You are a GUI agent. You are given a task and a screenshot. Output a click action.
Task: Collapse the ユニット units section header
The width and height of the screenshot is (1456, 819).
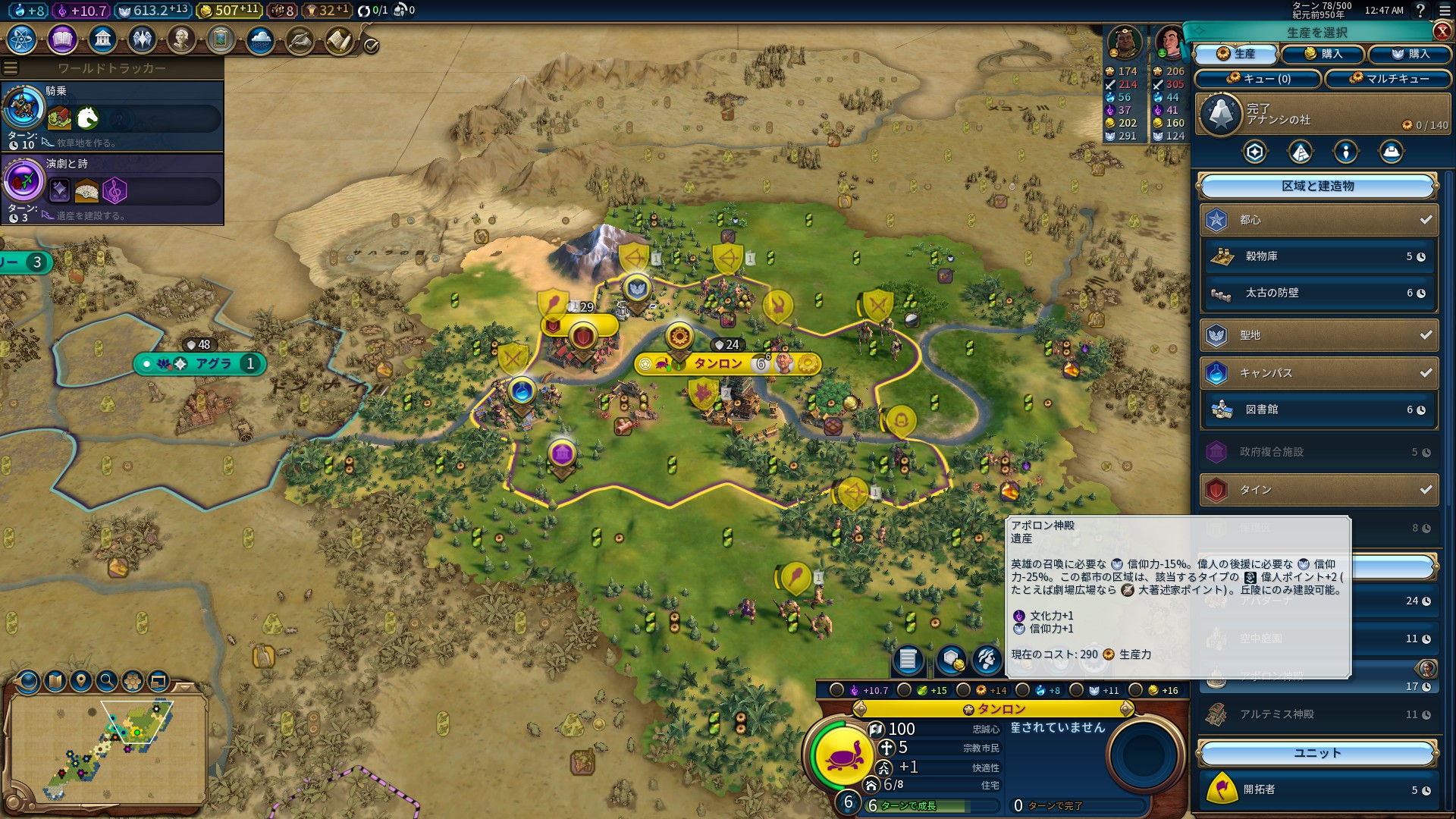pos(1317,753)
